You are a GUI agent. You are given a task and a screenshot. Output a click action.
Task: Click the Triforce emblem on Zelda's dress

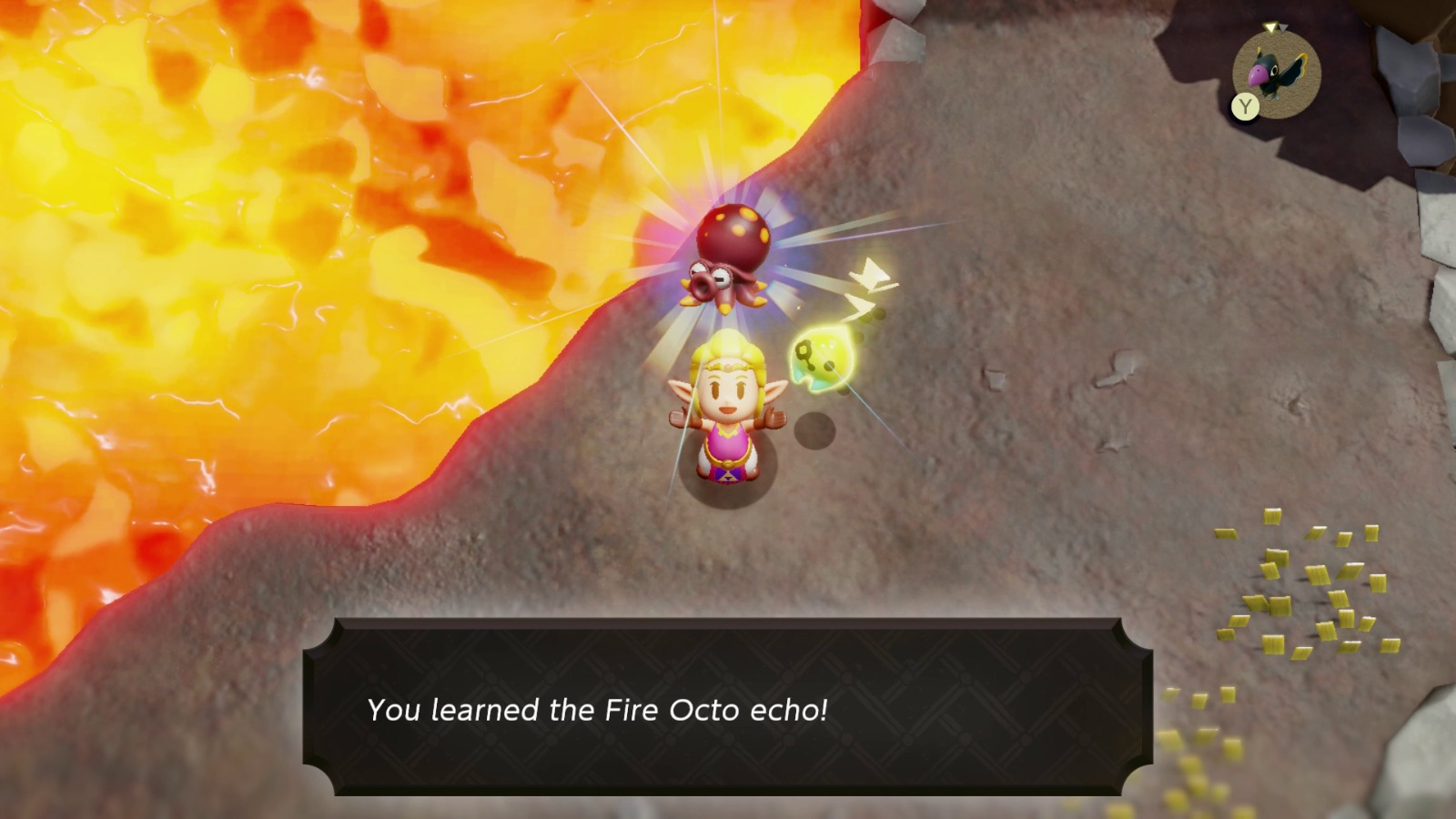click(729, 477)
